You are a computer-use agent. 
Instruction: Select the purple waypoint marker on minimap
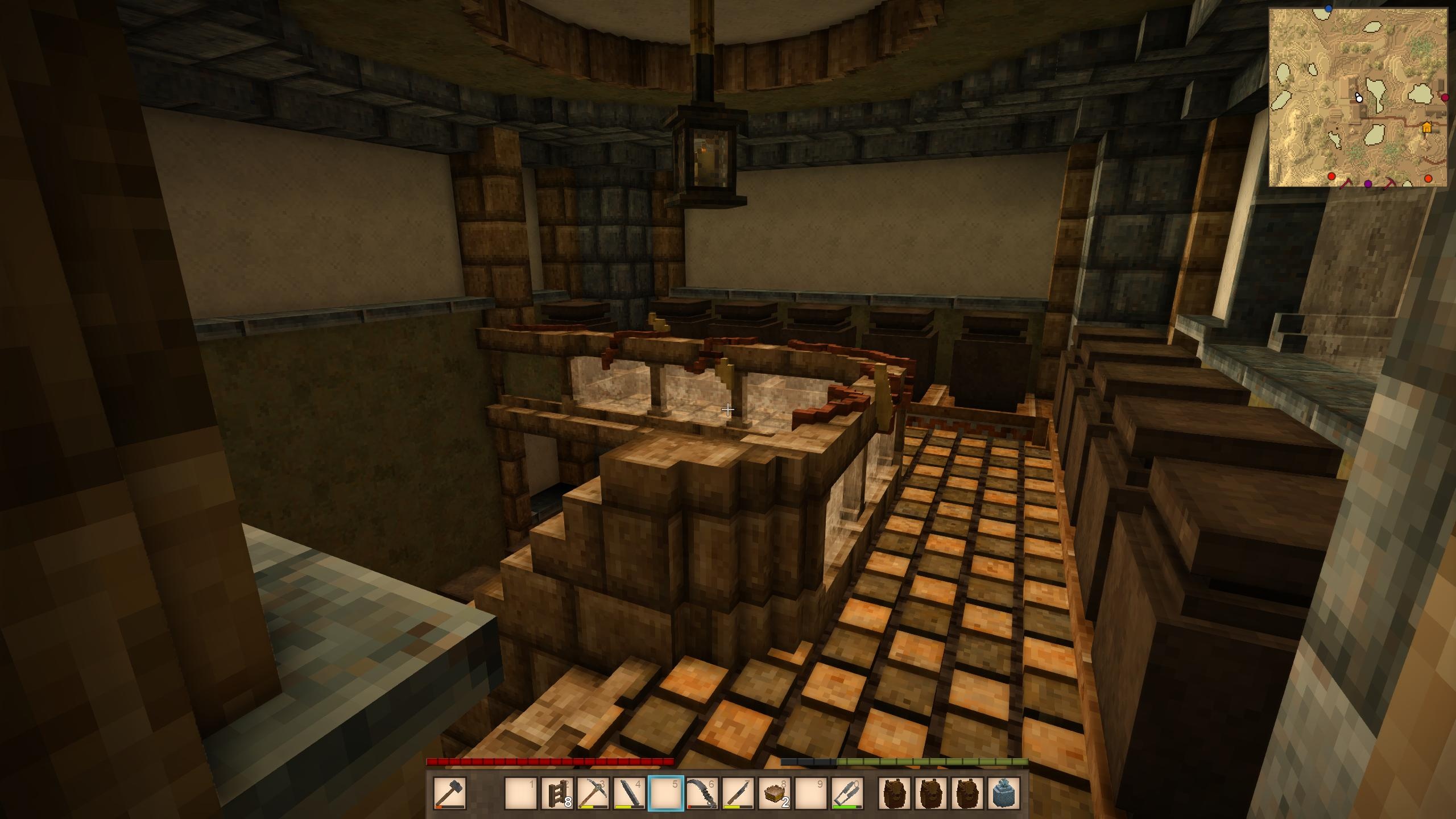(1368, 184)
